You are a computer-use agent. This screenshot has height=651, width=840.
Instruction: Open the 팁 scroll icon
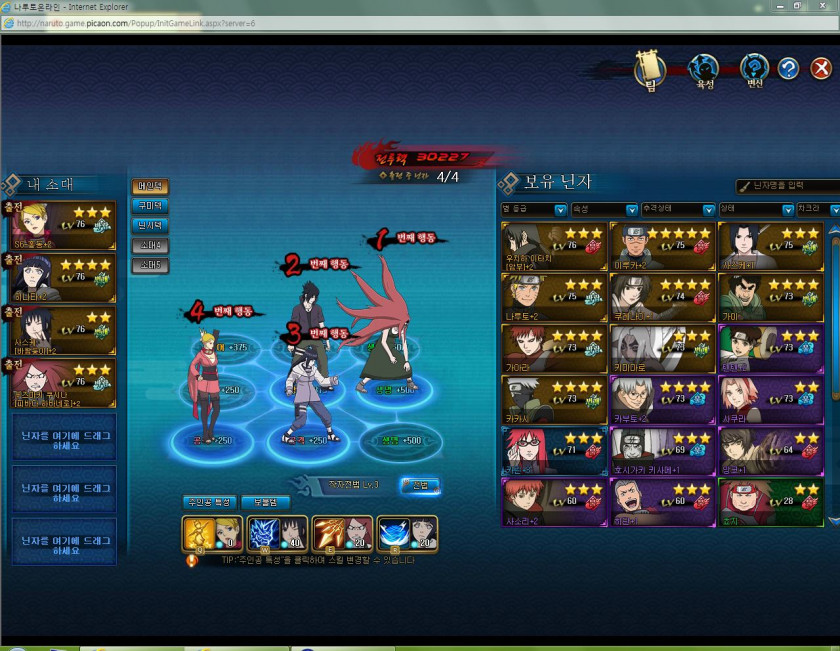[x=650, y=68]
